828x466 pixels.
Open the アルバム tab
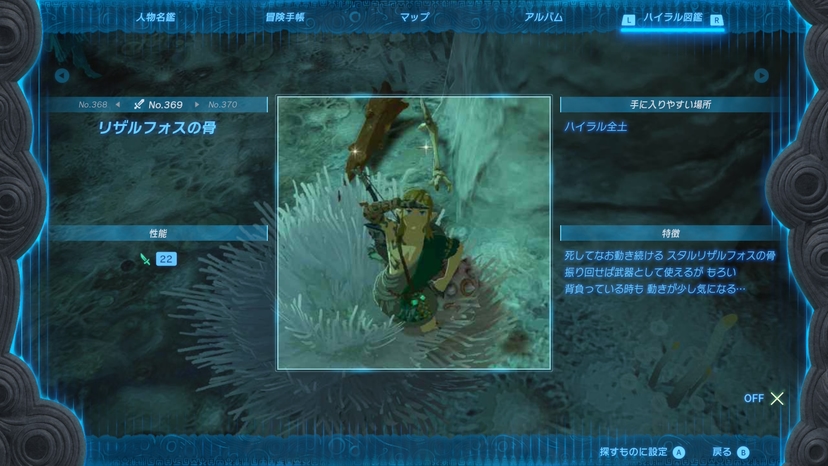coord(543,18)
